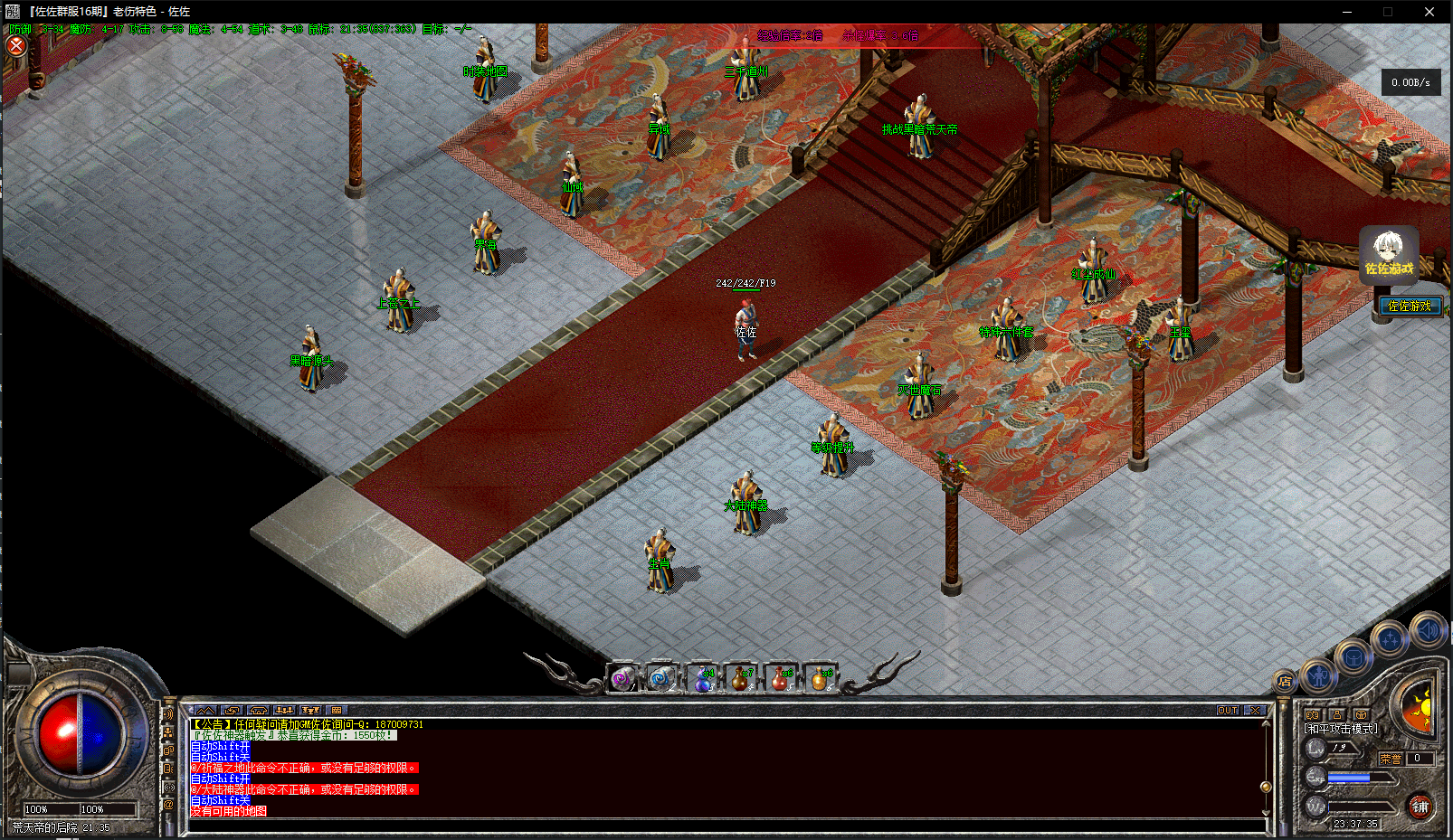Use the yellow potion in slot 6
The image size is (1453, 840).
[820, 679]
